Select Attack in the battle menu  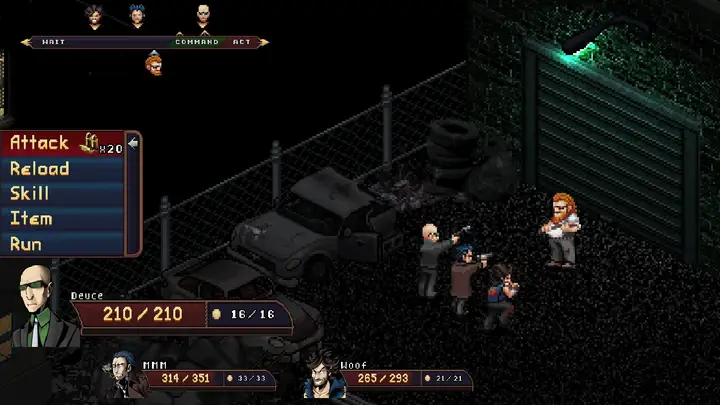click(x=40, y=143)
